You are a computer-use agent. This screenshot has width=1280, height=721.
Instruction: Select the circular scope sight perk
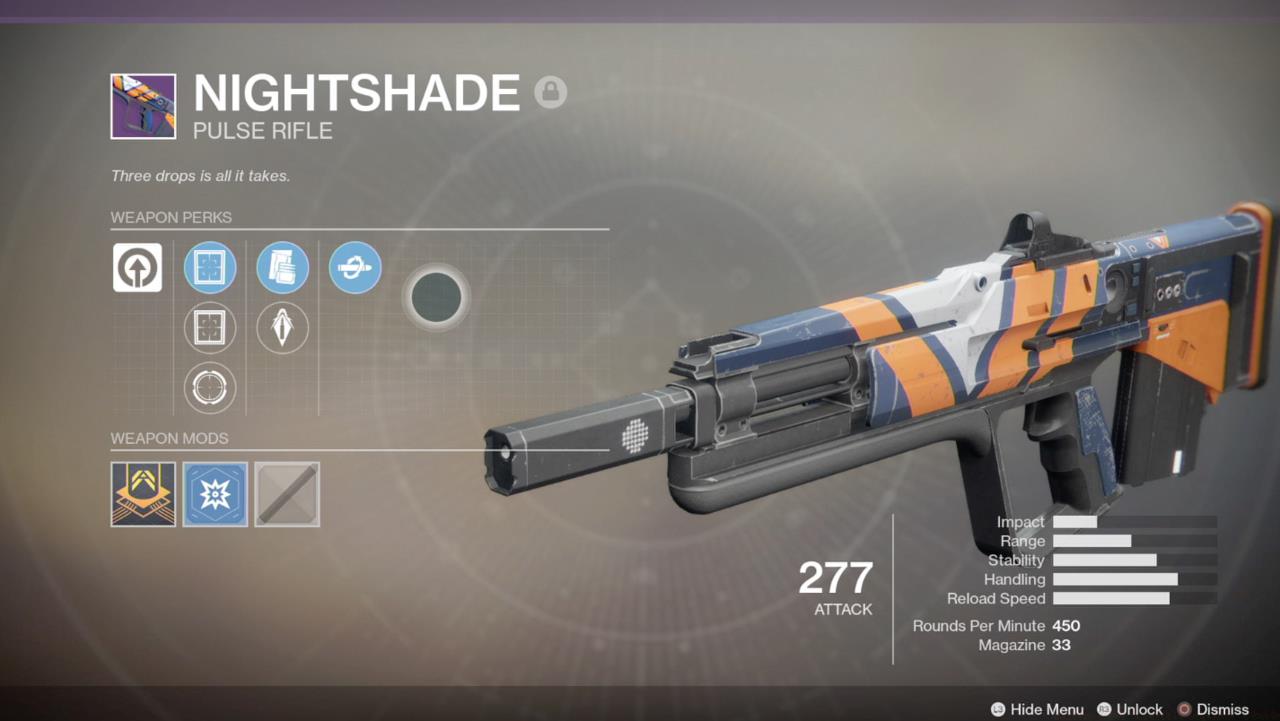pyautogui.click(x=209, y=388)
